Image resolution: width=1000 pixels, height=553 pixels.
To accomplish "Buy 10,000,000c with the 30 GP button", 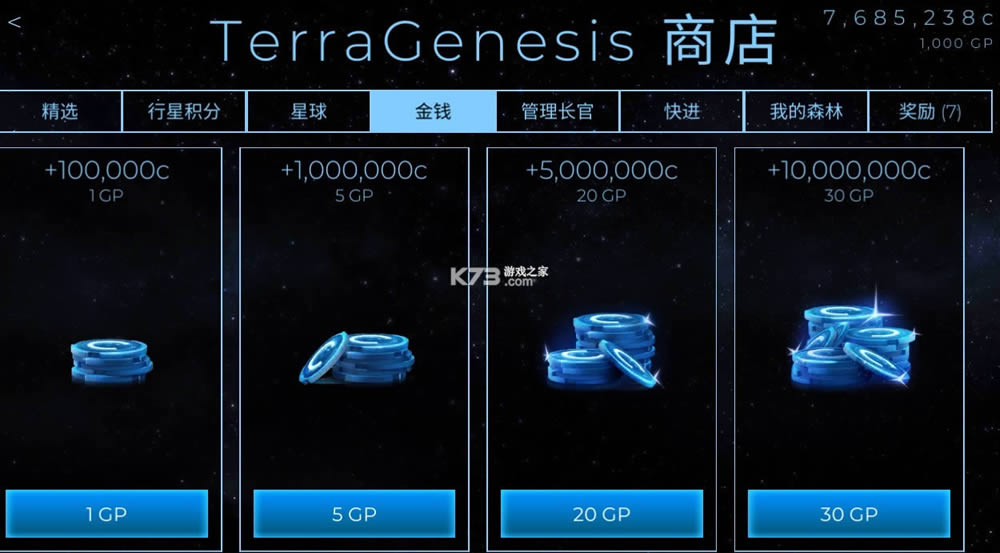I will [x=849, y=513].
